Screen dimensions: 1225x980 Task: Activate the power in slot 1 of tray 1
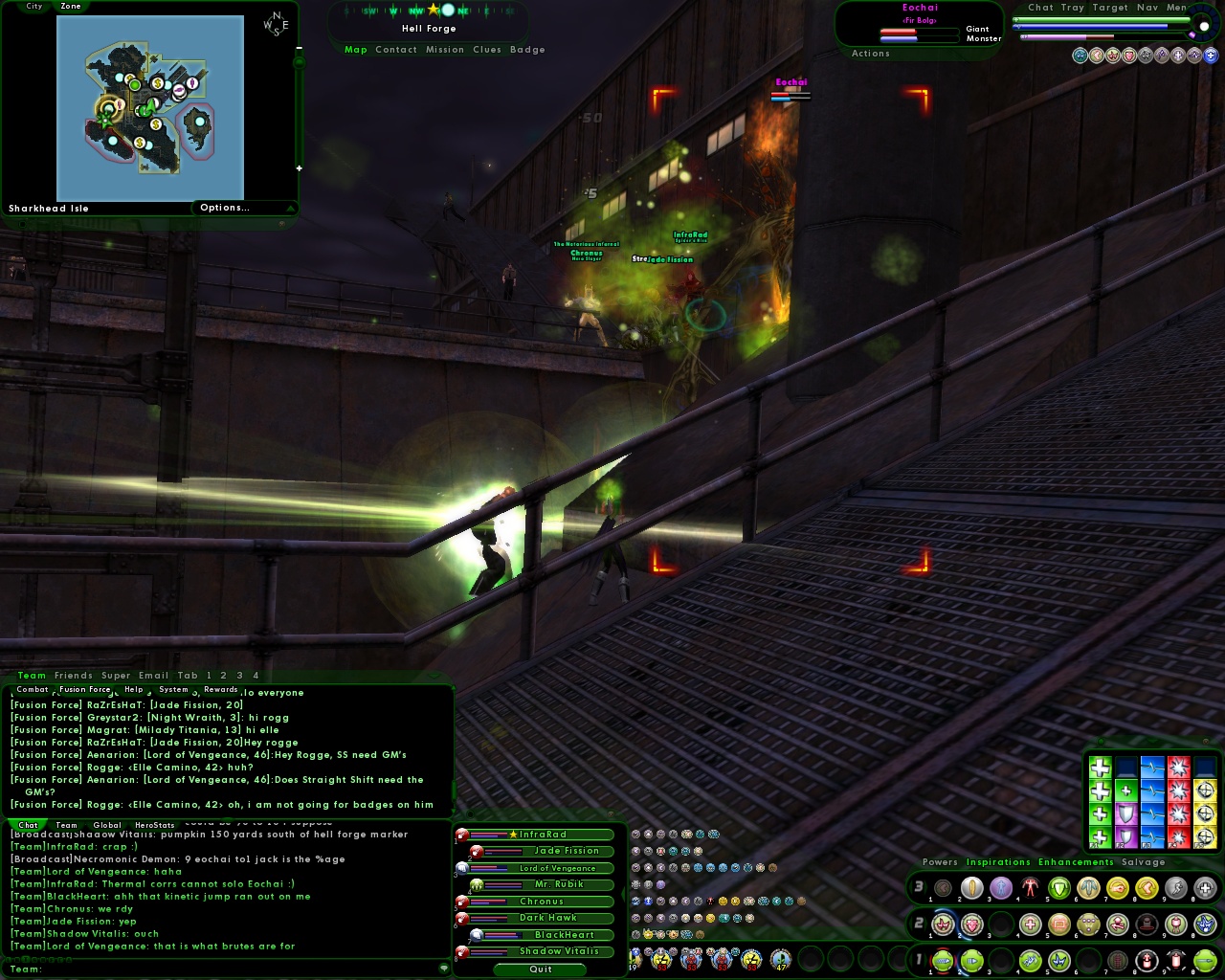tap(941, 960)
